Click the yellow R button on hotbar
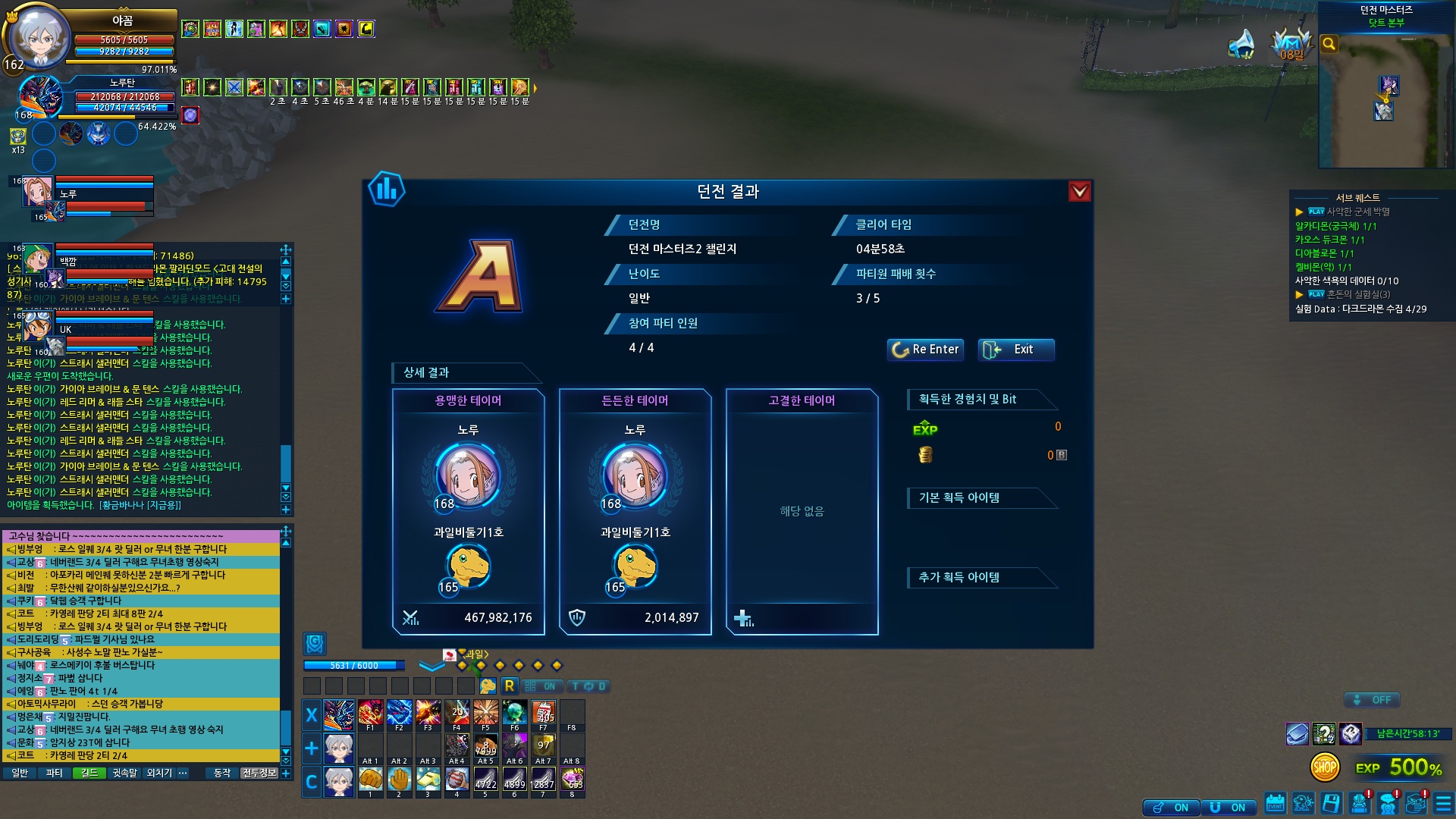The image size is (1456, 819). pyautogui.click(x=509, y=686)
